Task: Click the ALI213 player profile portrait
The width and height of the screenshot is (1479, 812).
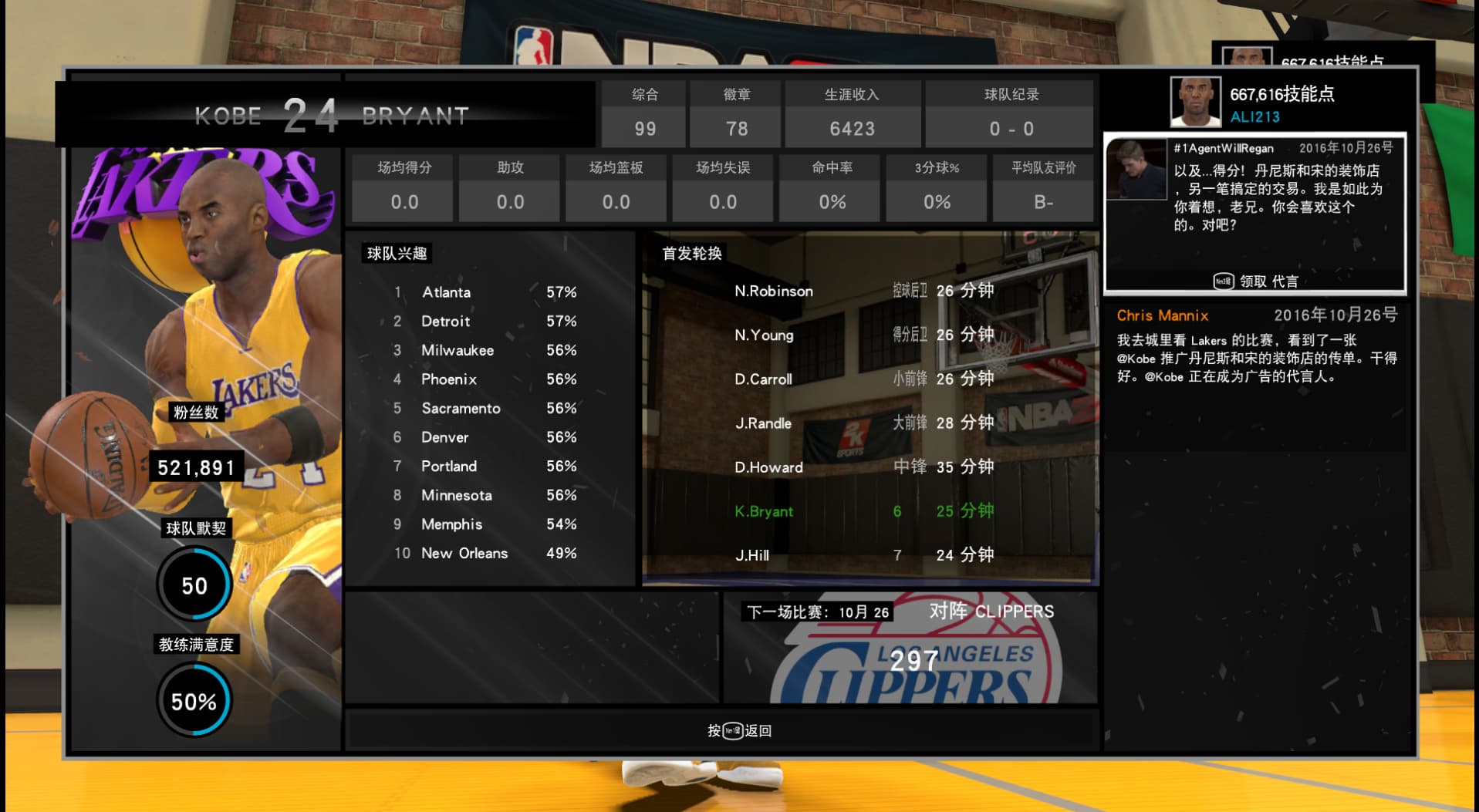Action: click(x=1195, y=102)
